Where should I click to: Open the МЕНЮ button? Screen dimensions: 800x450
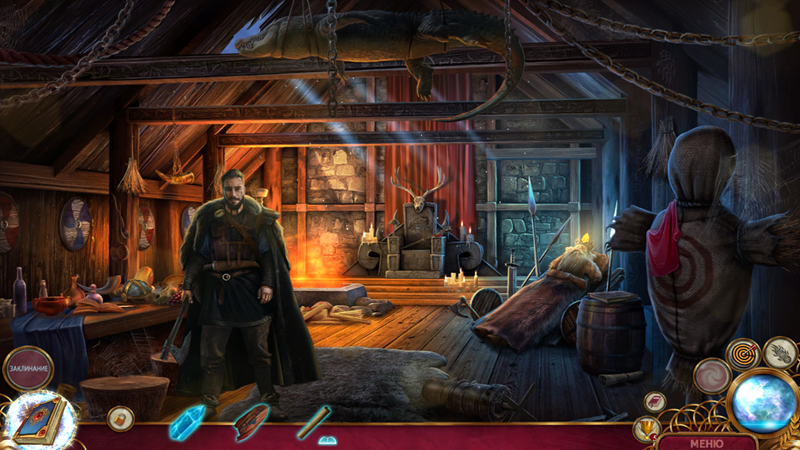706,442
